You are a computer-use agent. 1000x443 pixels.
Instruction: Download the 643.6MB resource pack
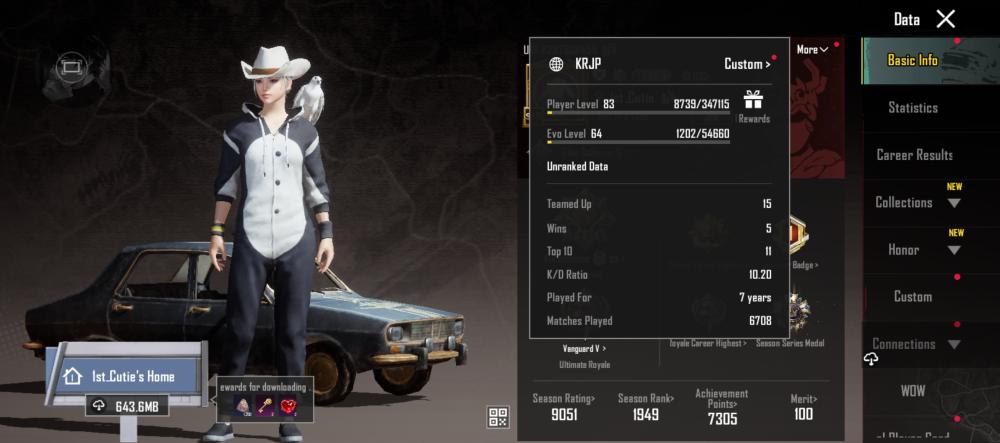tap(130, 406)
